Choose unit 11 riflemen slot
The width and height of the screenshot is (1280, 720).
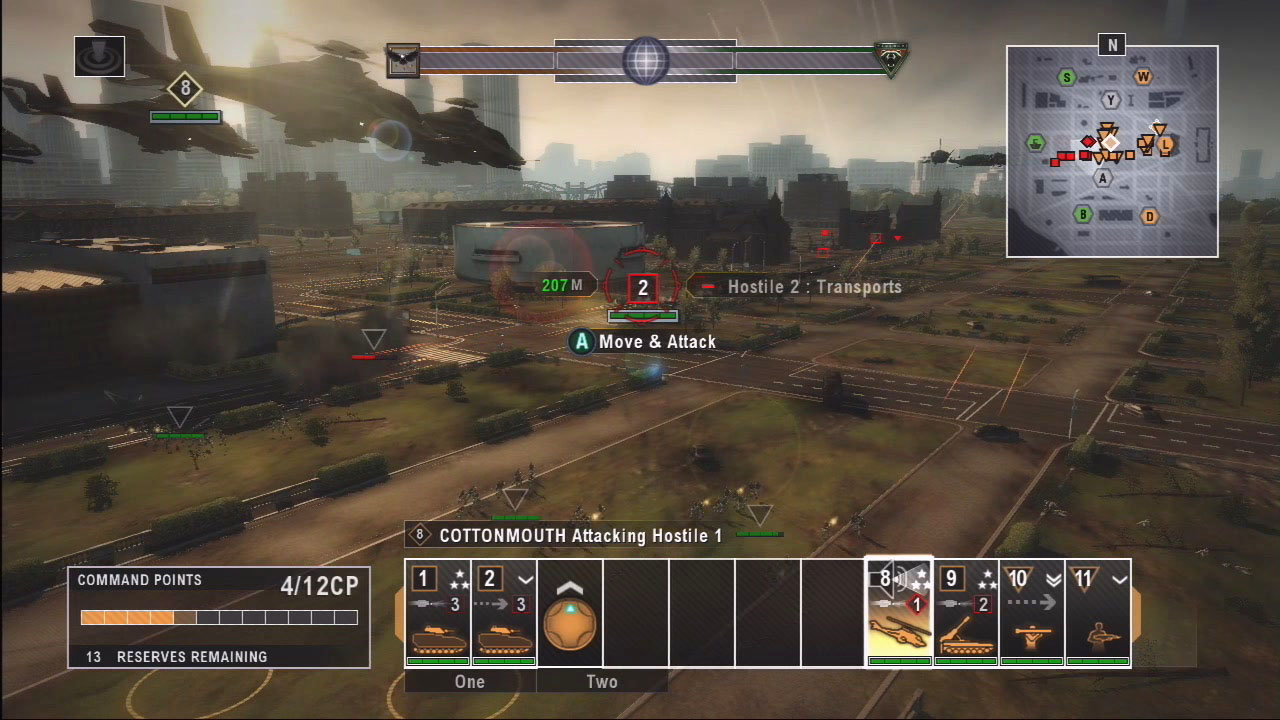point(1097,613)
